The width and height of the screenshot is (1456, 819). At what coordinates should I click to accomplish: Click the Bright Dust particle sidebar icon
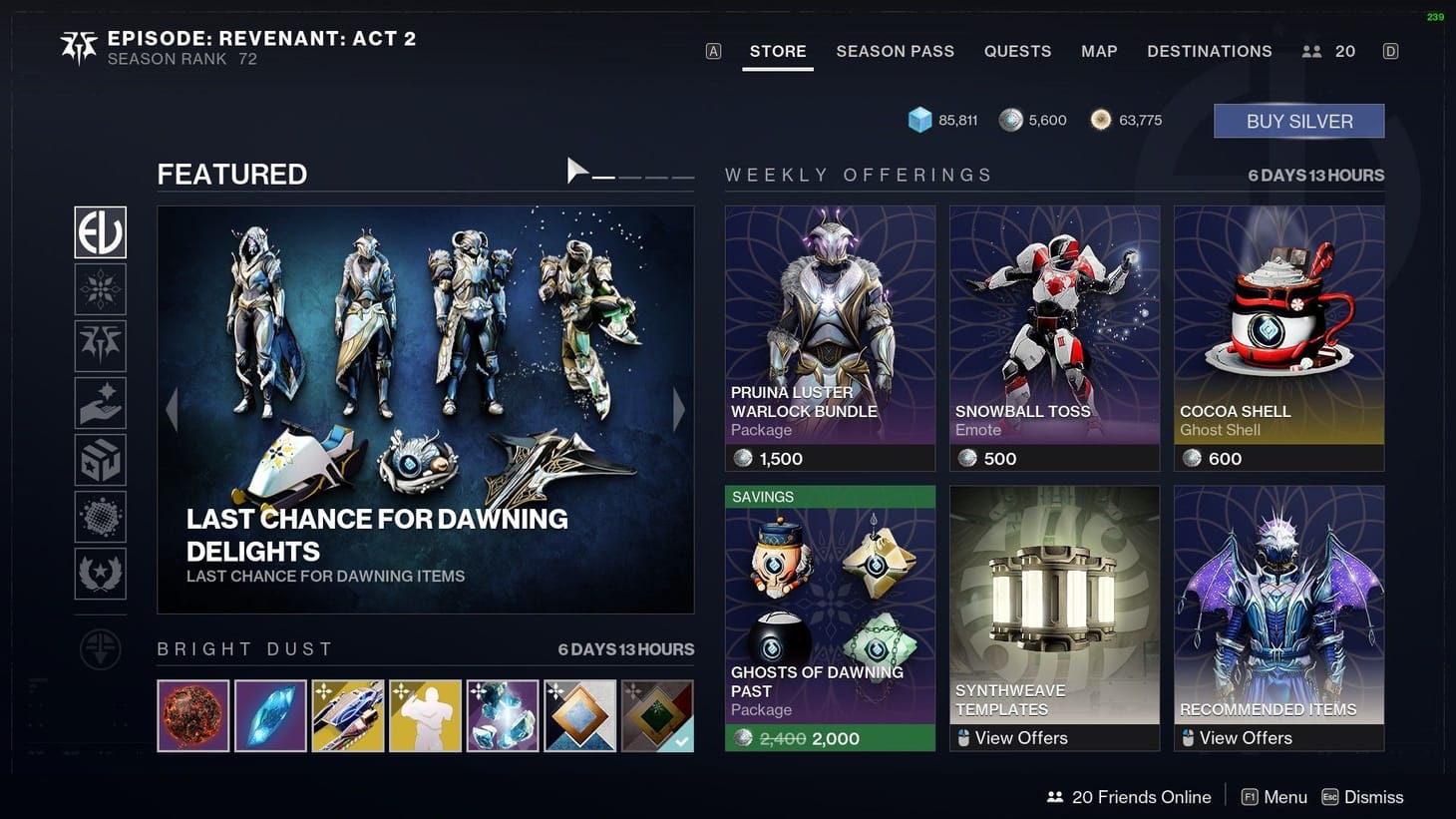100,517
